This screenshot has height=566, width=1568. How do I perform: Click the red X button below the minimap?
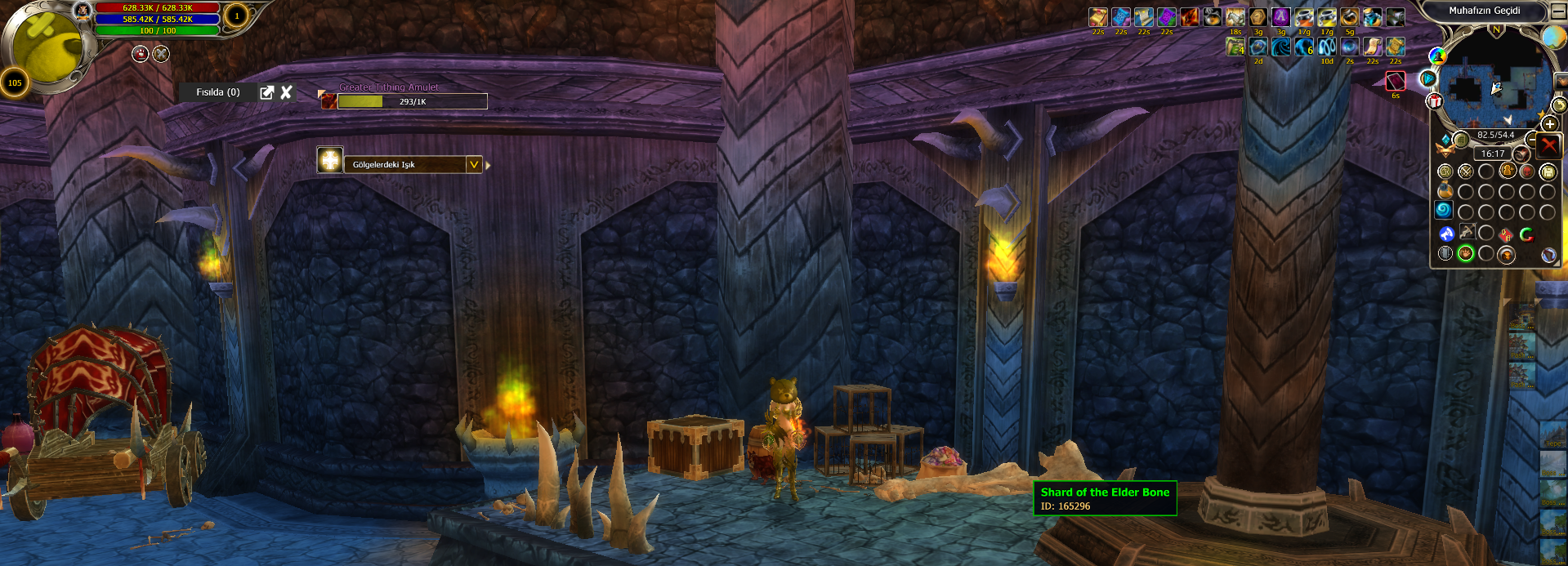coord(1548,145)
